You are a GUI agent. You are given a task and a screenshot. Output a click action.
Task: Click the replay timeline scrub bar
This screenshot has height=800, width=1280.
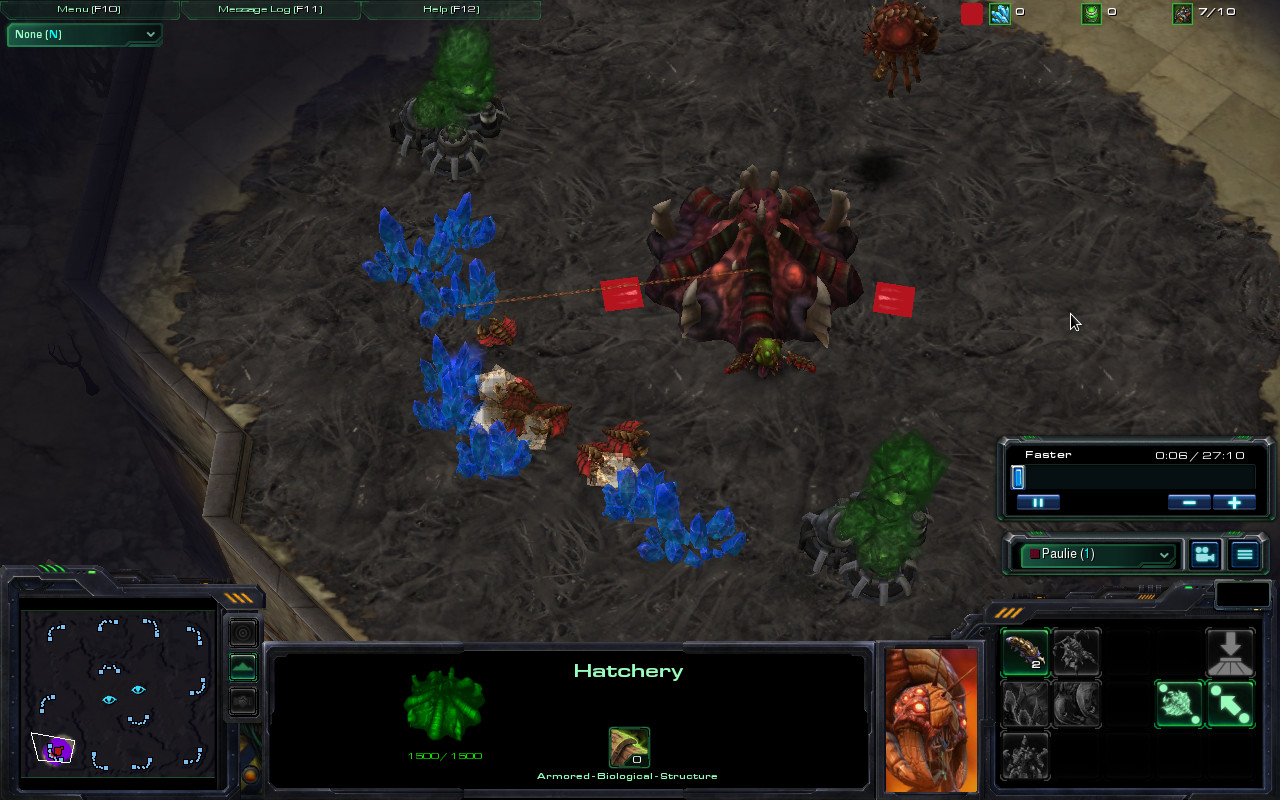1134,478
